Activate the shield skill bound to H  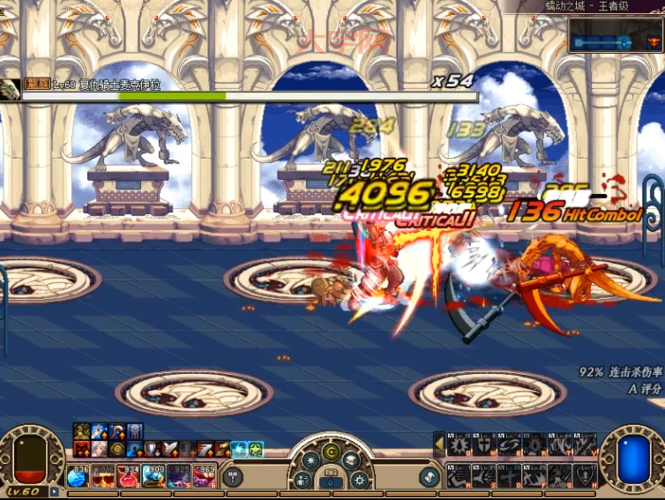pyautogui.click(x=587, y=475)
